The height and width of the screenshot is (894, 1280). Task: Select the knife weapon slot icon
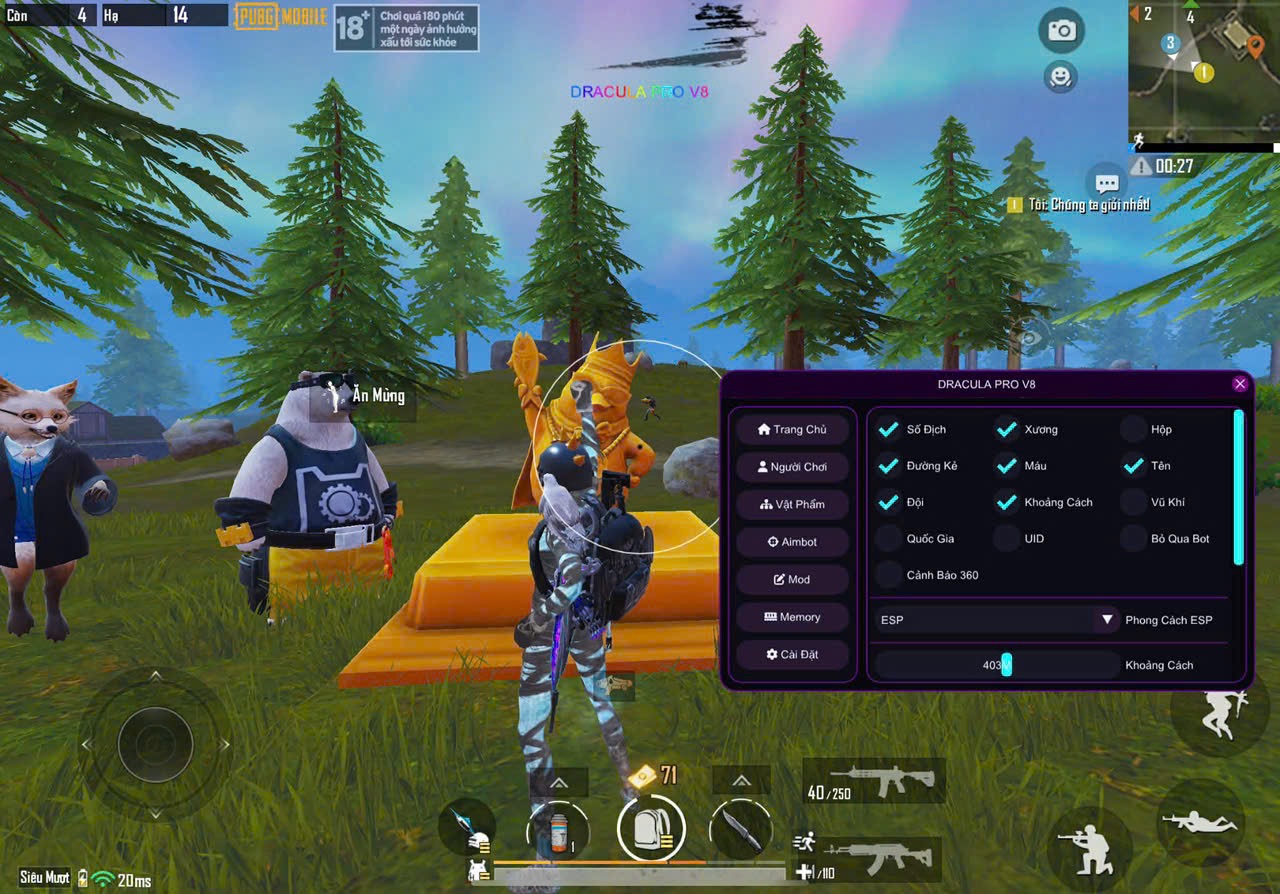(740, 830)
